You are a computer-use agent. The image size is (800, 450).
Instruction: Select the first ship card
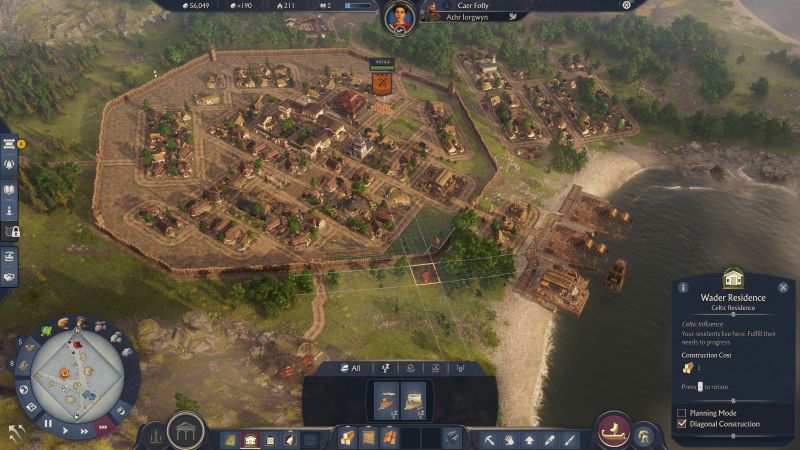tap(386, 400)
